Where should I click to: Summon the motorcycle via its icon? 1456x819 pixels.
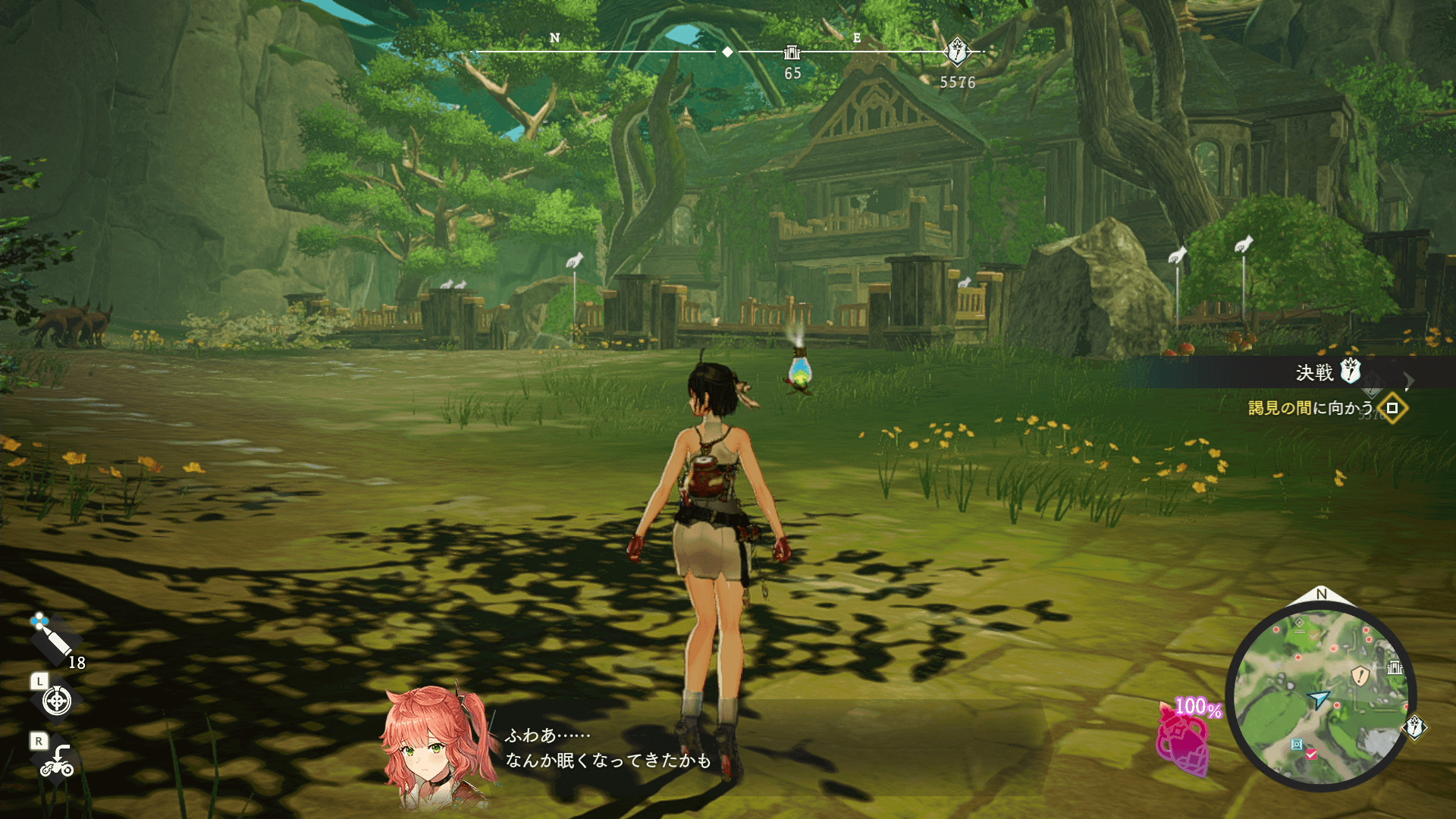(57, 761)
